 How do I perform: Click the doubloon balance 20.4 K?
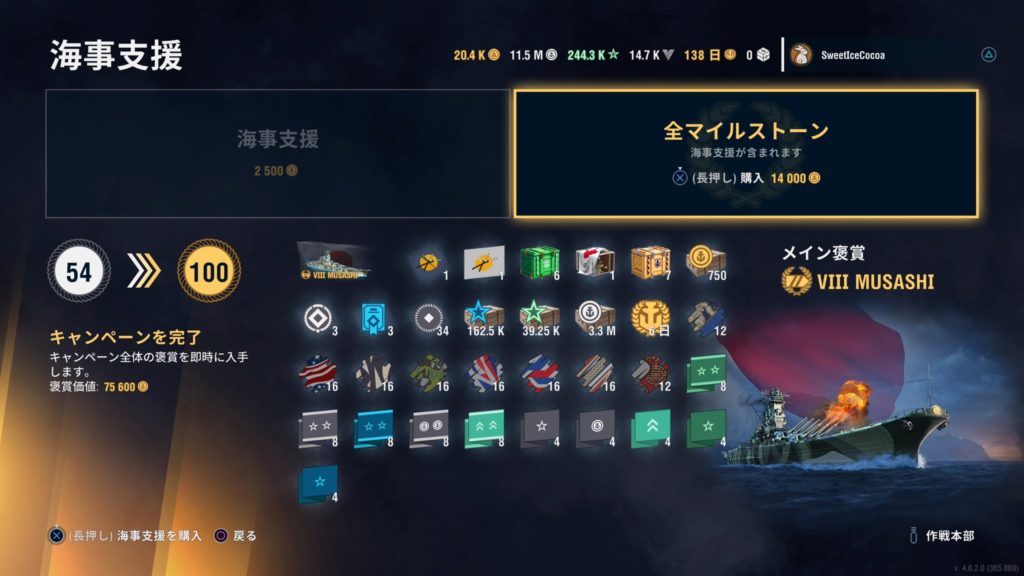tap(476, 55)
